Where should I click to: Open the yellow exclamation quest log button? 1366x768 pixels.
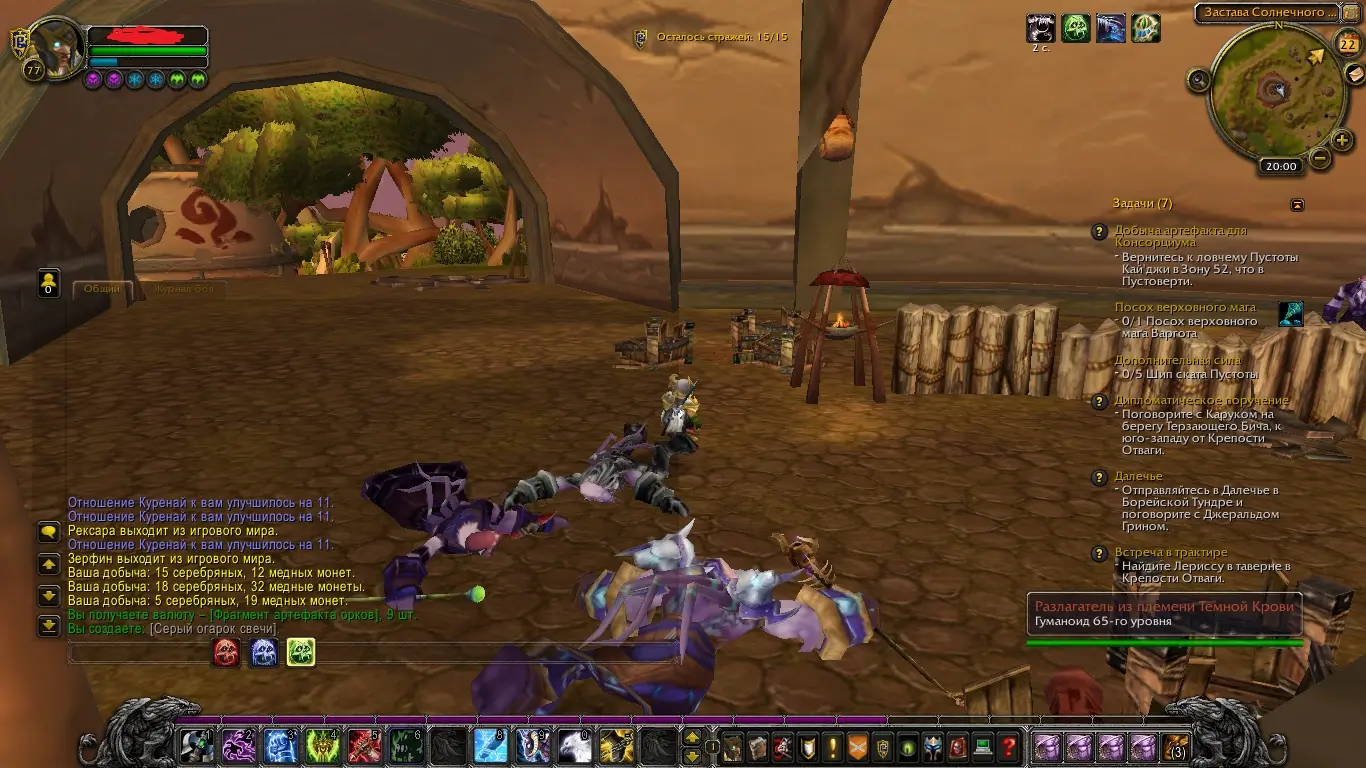pos(832,746)
